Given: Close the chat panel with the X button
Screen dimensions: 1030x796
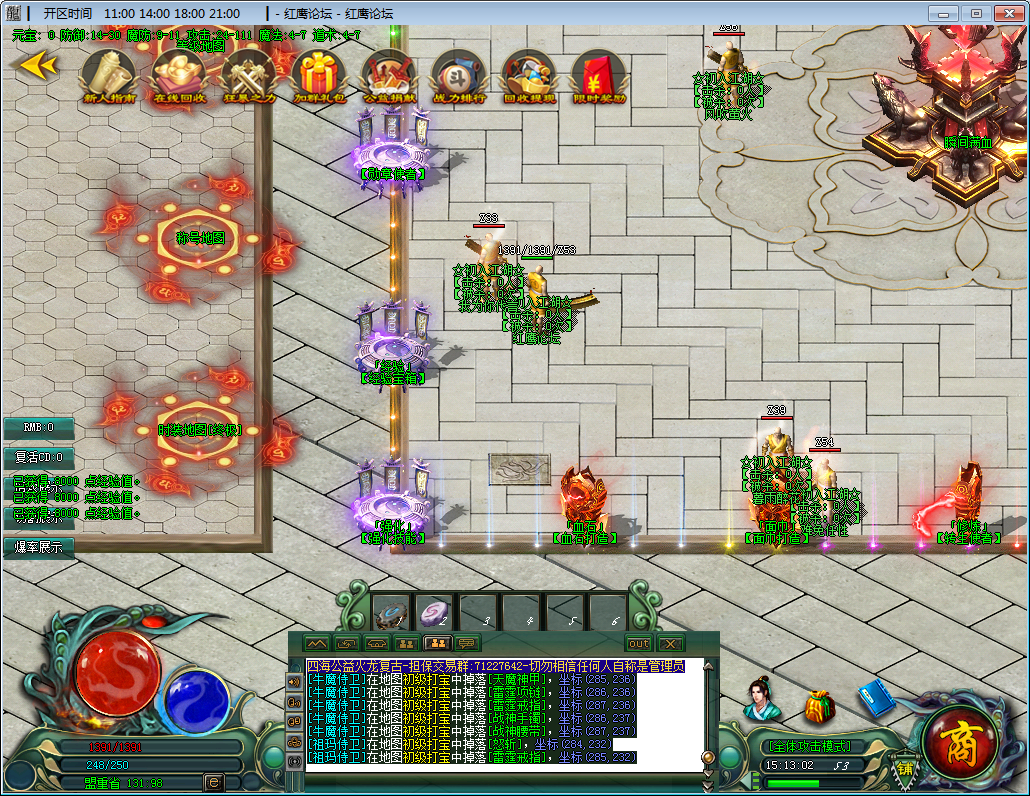Looking at the screenshot, I should point(670,644).
